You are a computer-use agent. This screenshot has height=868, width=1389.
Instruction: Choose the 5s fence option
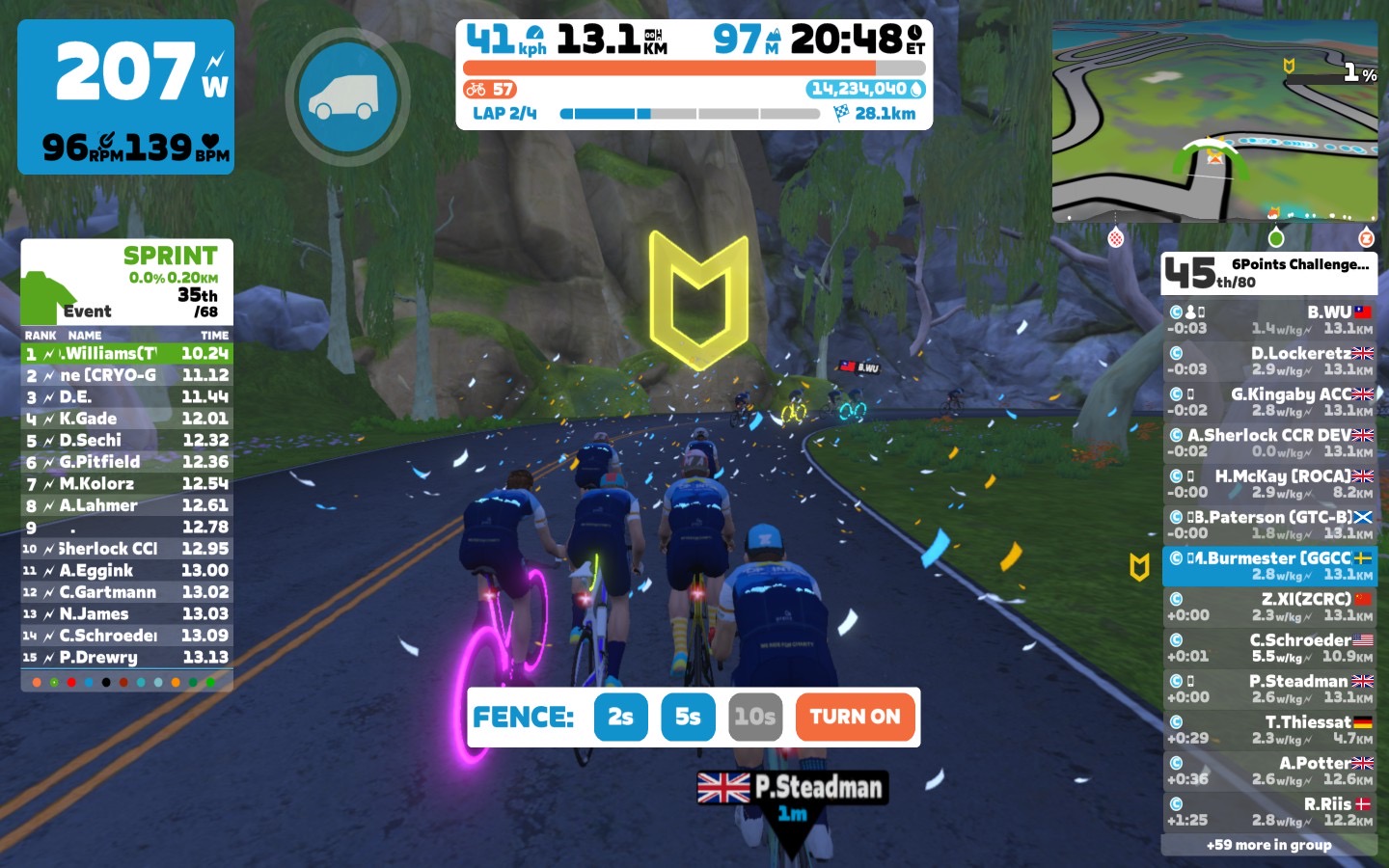(x=688, y=717)
